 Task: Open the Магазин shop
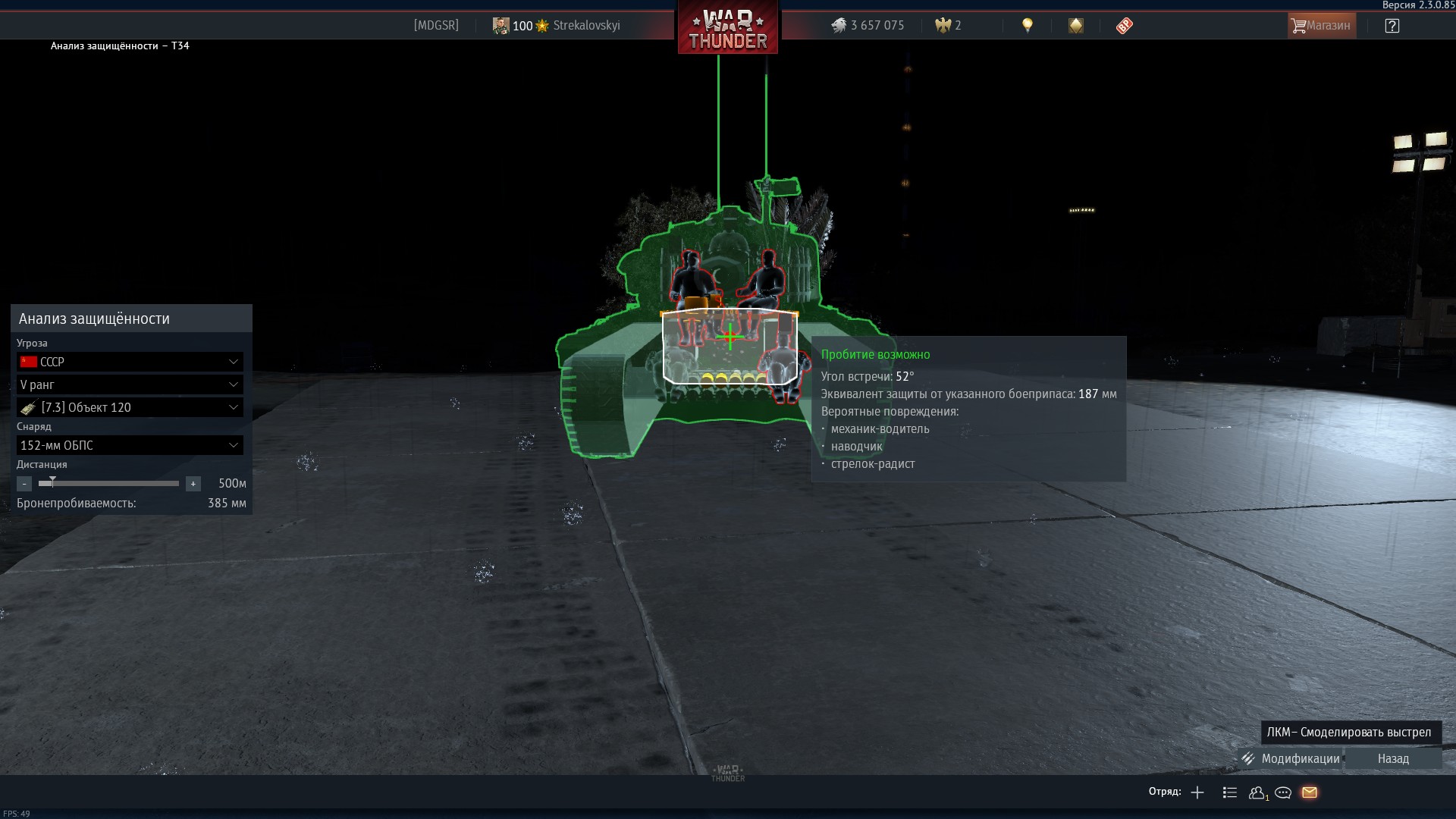(x=1322, y=26)
